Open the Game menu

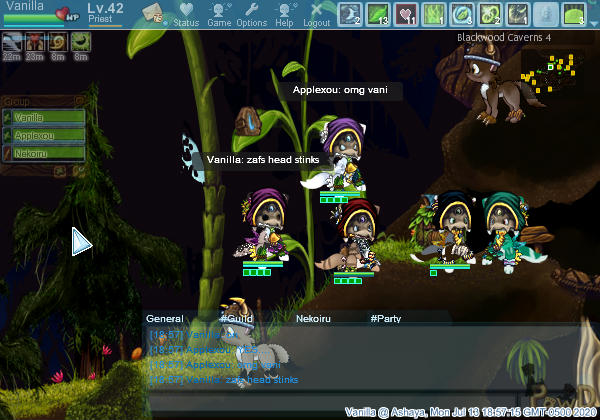pos(219,14)
